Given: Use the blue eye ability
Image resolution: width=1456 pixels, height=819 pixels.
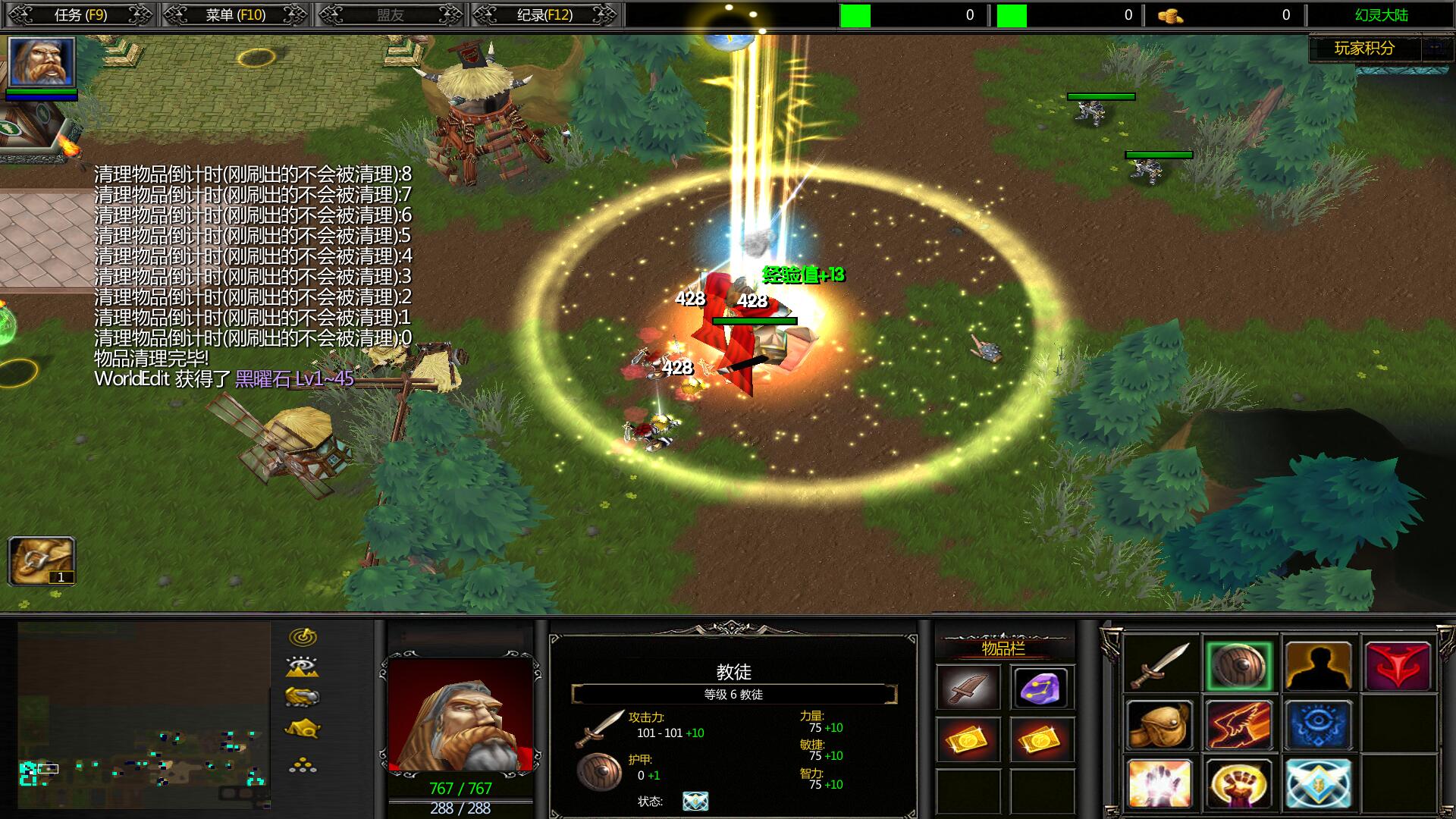Looking at the screenshot, I should click(x=1318, y=725).
